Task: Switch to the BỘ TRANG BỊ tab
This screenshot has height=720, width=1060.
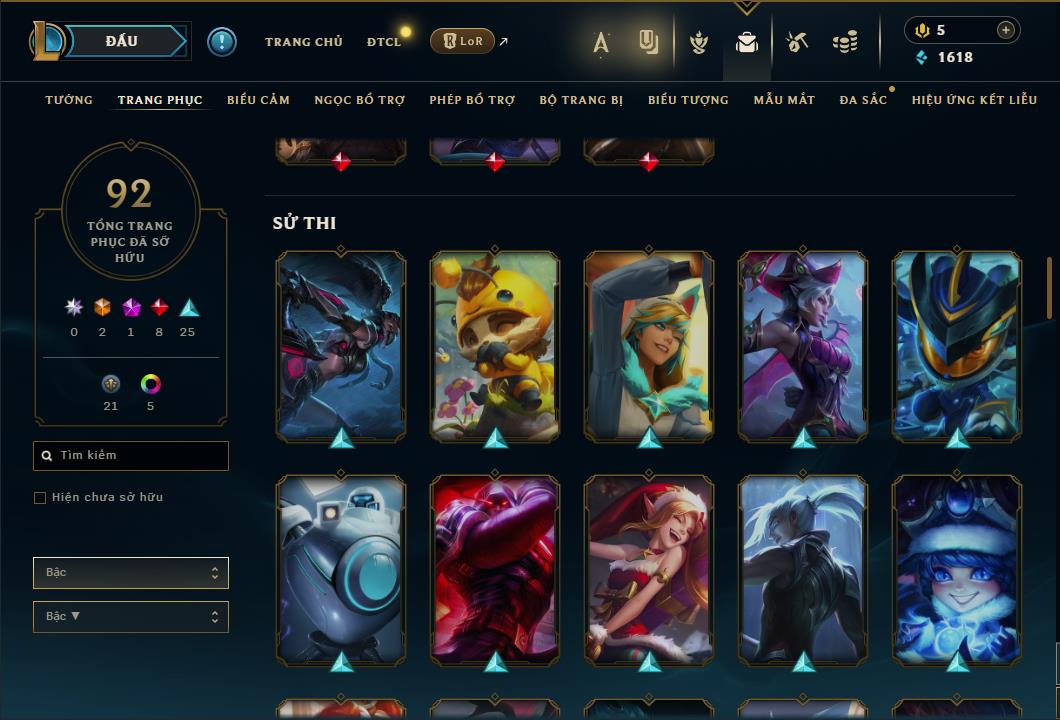Action: (581, 100)
